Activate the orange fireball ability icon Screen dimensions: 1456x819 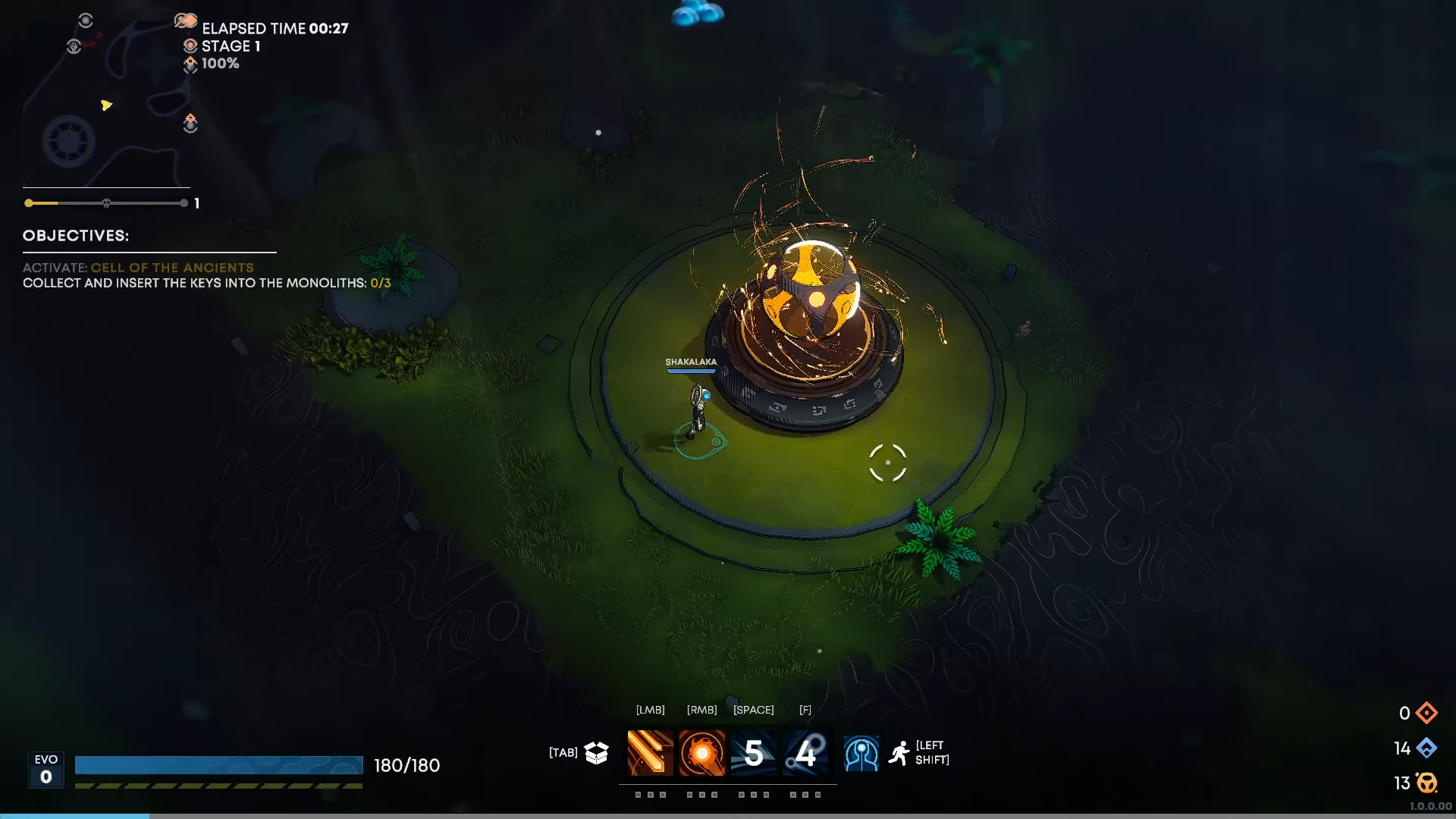click(701, 753)
